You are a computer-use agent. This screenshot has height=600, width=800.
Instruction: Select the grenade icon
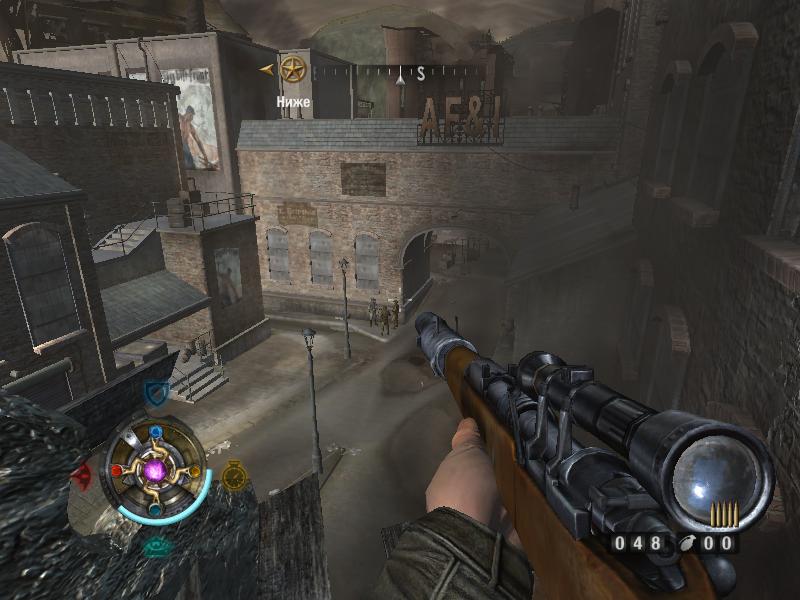[x=691, y=544]
